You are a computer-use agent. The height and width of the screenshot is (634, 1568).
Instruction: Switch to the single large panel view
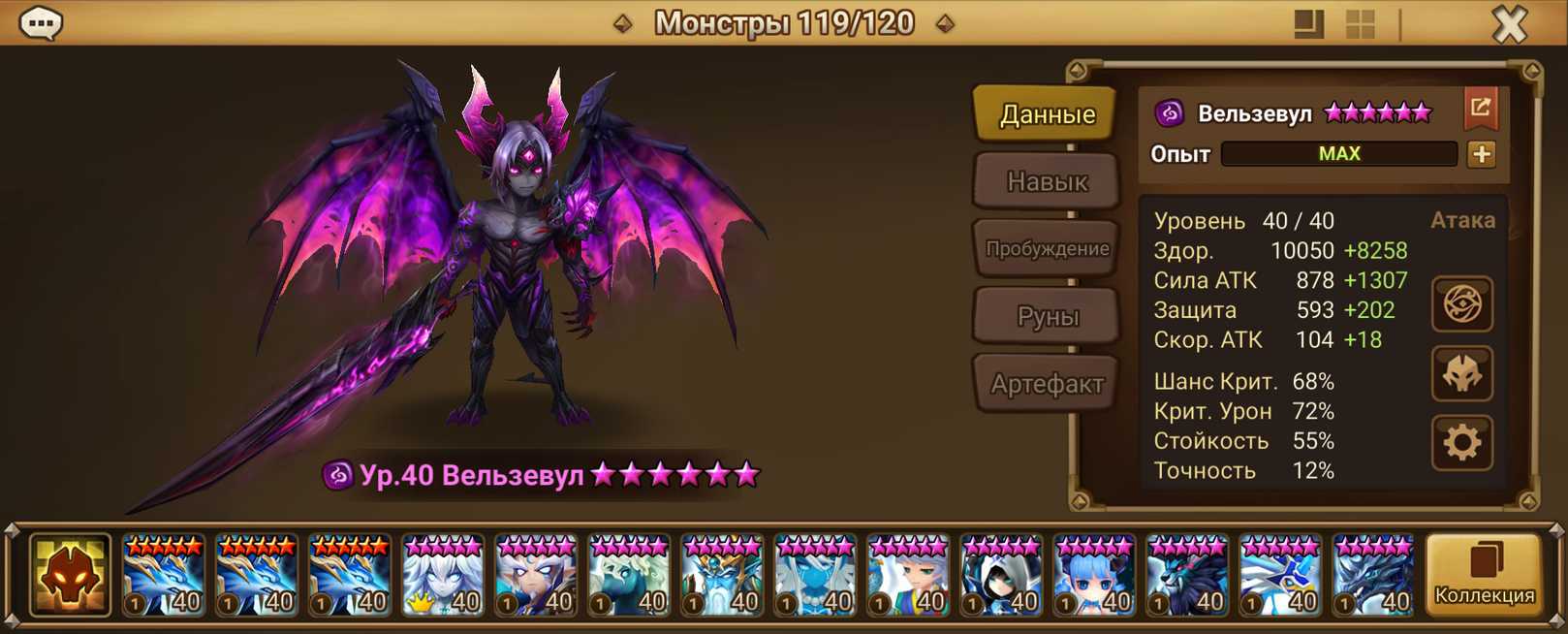tap(1308, 24)
